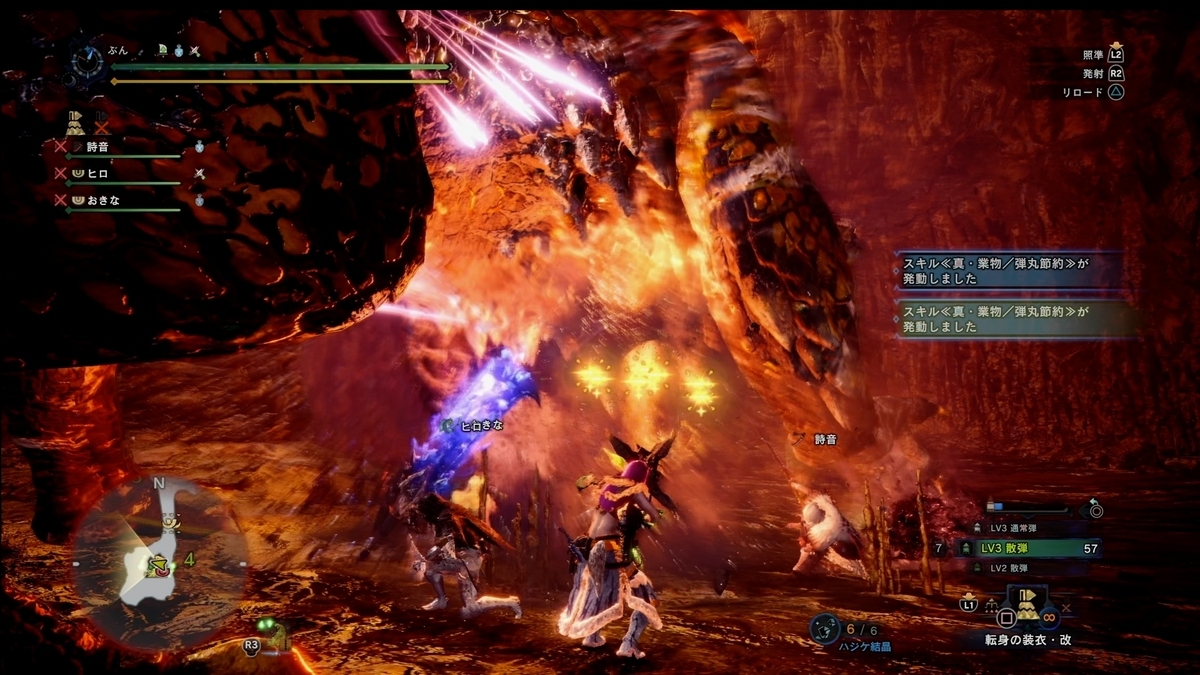
Task: Click the monster marker on the minimap
Action: [x=157, y=566]
